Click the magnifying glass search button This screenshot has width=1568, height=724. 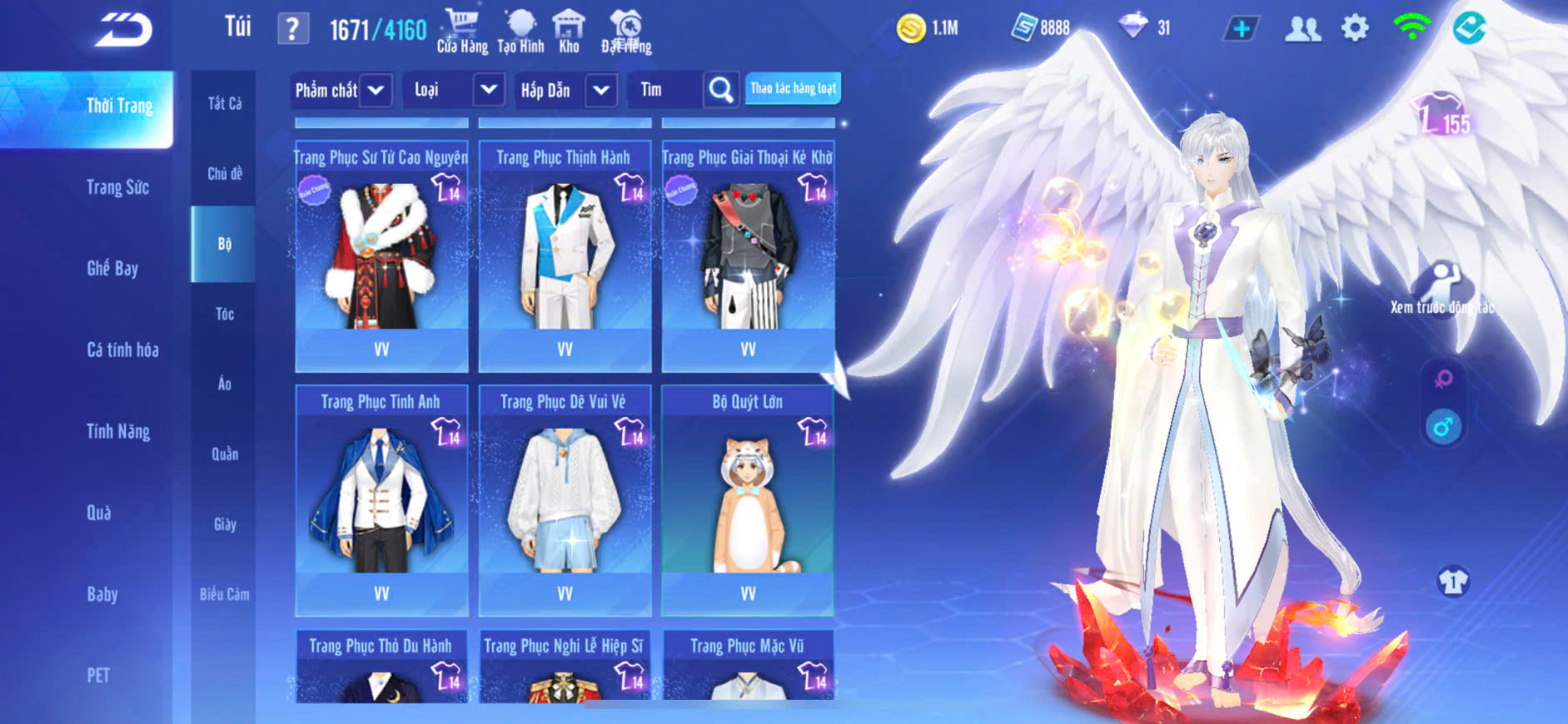coord(721,90)
